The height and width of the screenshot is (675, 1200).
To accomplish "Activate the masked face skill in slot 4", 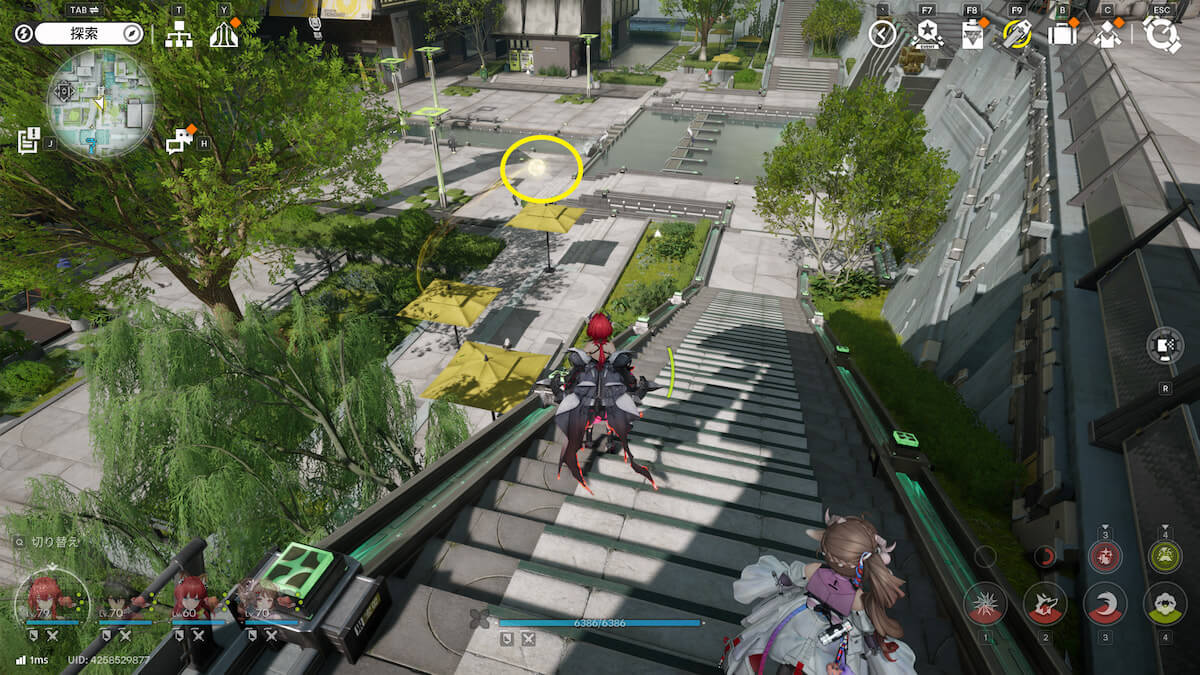I will click(1165, 604).
